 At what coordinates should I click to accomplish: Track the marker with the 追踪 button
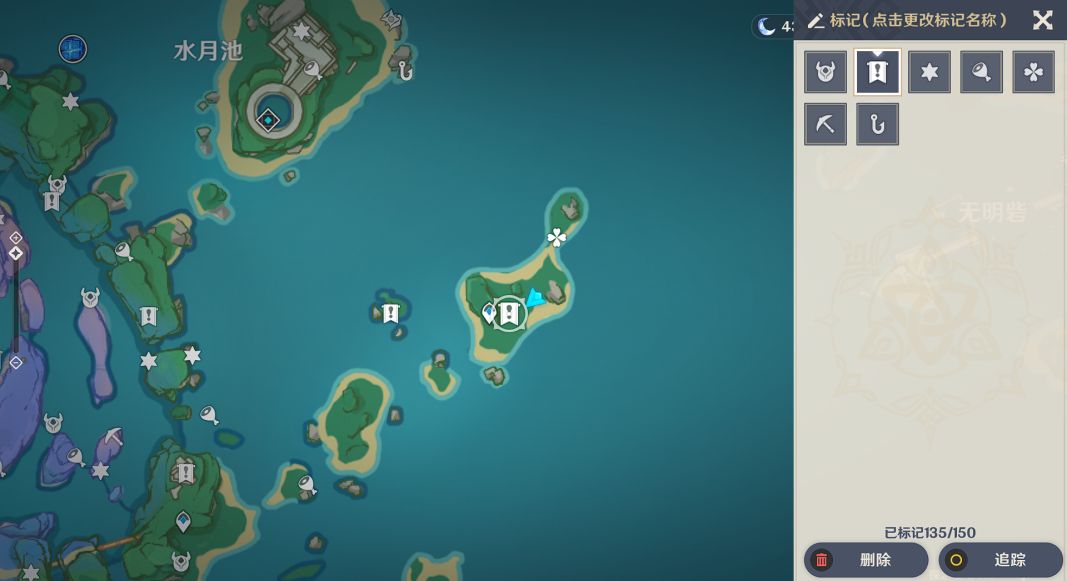pyautogui.click(x=1000, y=560)
